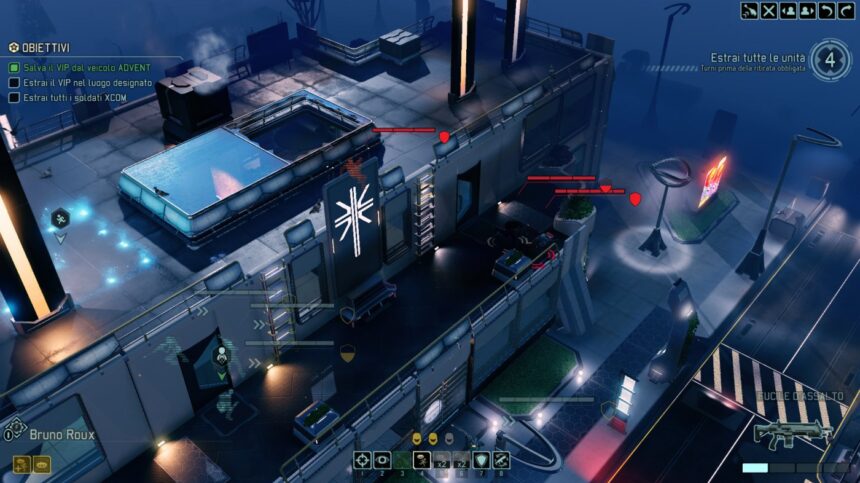
Task: Rotate camera with the right curved arrow
Action: coord(845,11)
